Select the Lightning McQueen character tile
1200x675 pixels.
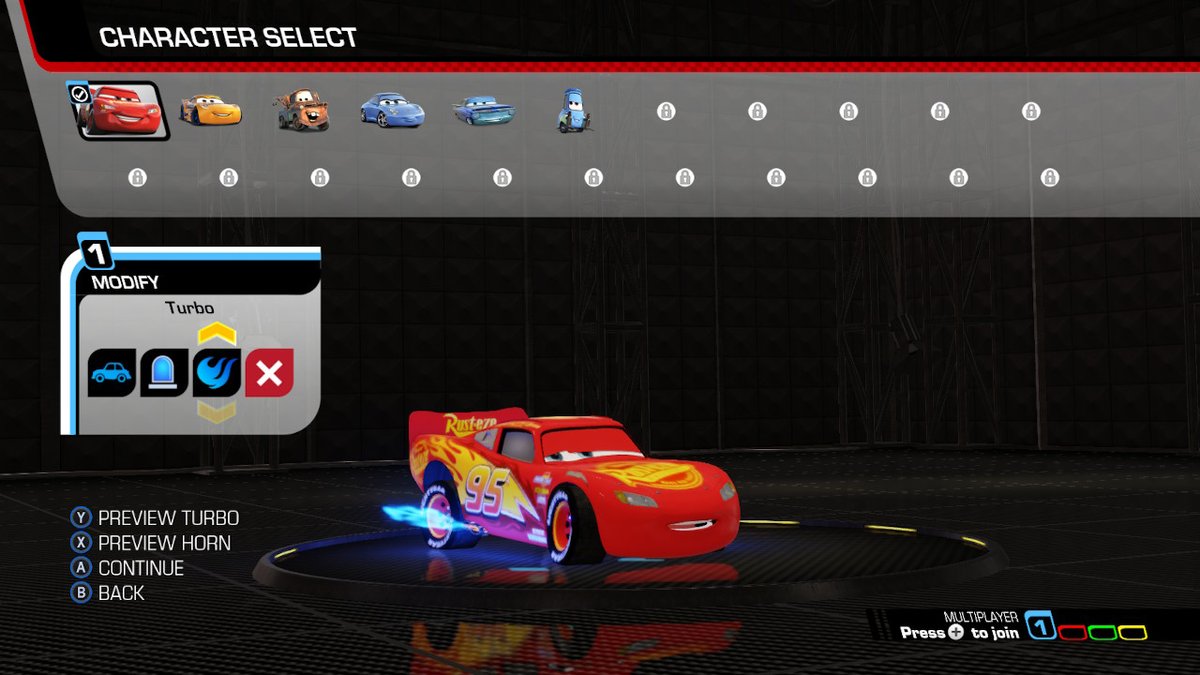118,111
